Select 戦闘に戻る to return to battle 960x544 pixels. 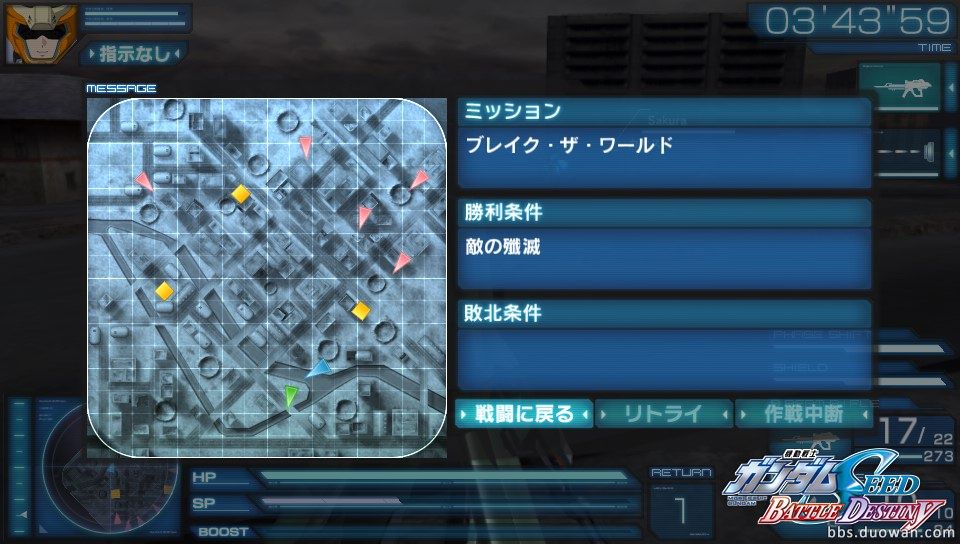coord(524,414)
